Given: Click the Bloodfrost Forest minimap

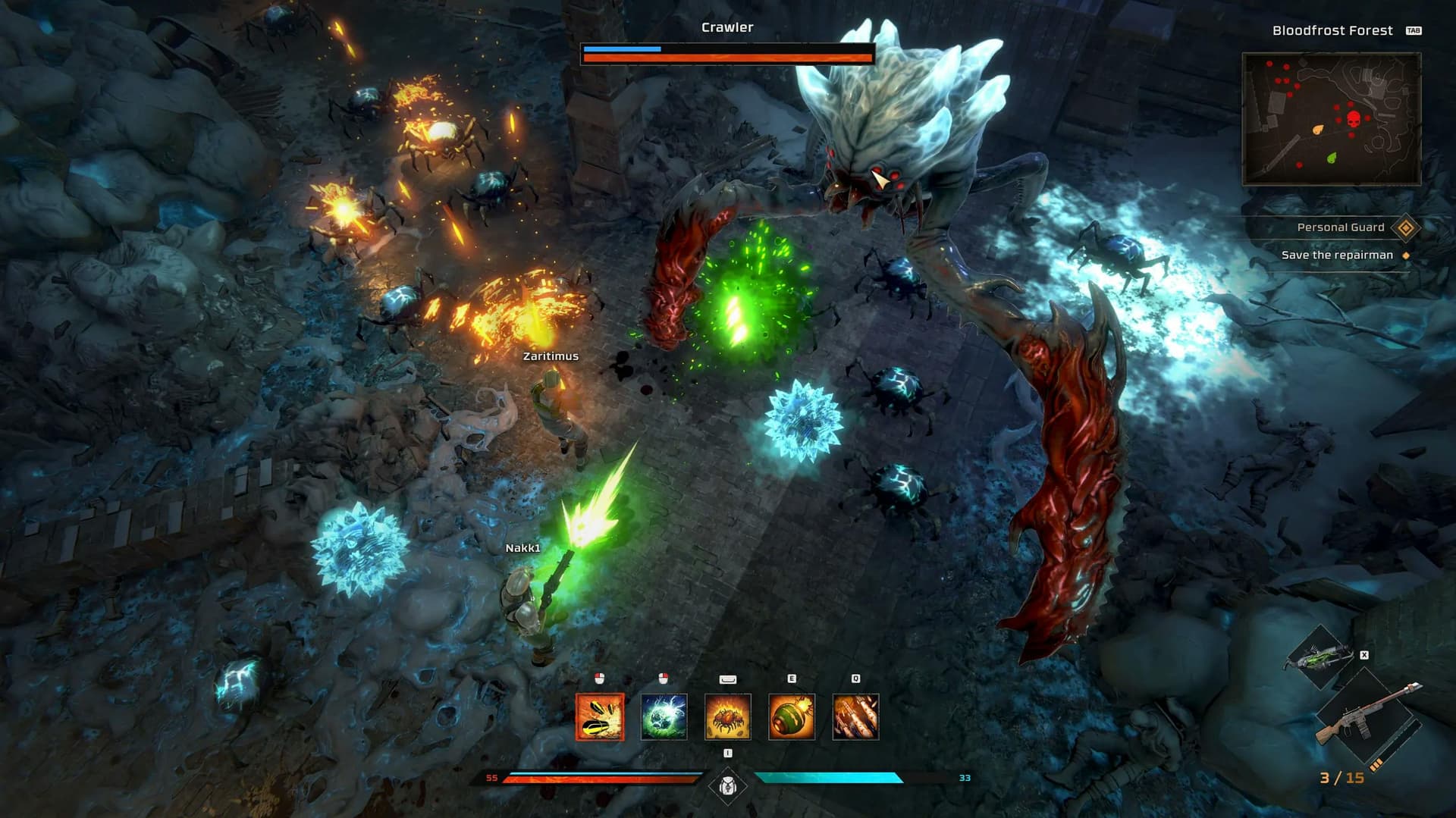Looking at the screenshot, I should click(1331, 119).
